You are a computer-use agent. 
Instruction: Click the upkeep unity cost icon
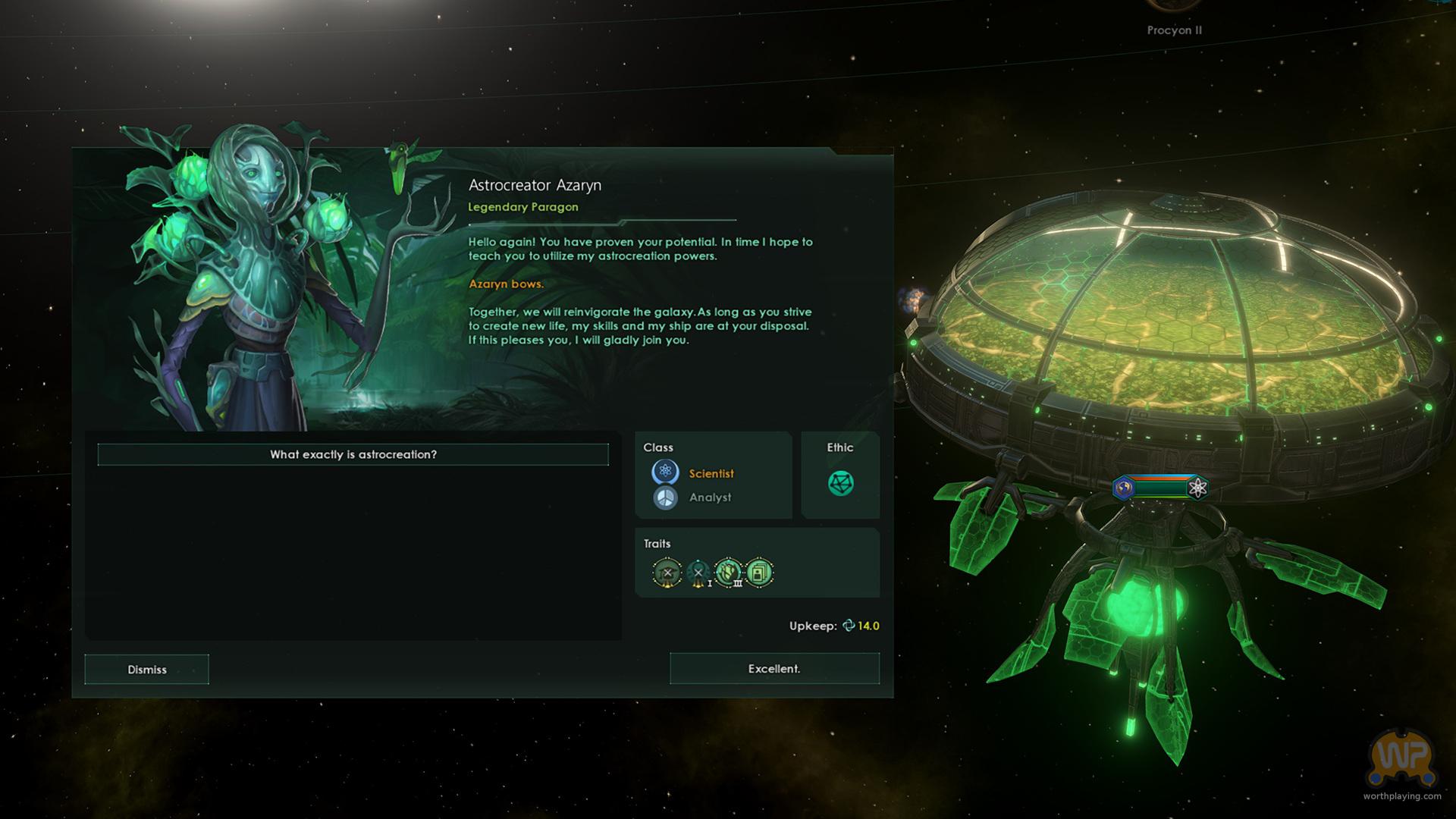coord(849,626)
